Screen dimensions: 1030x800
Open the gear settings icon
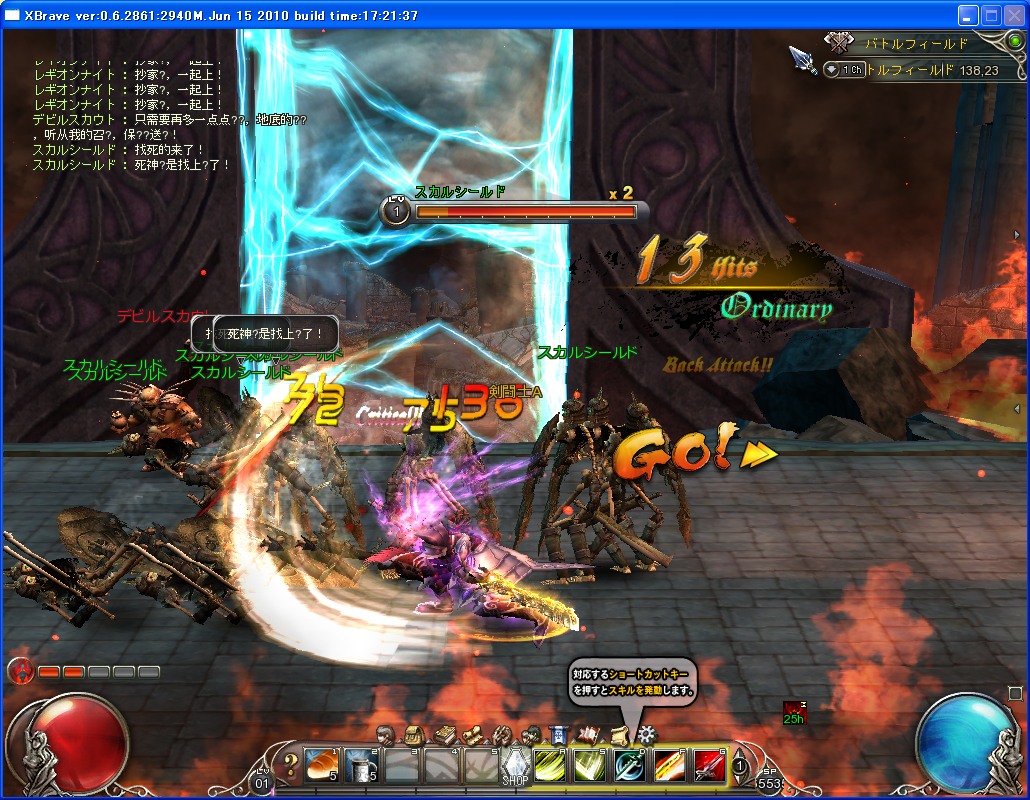point(646,735)
